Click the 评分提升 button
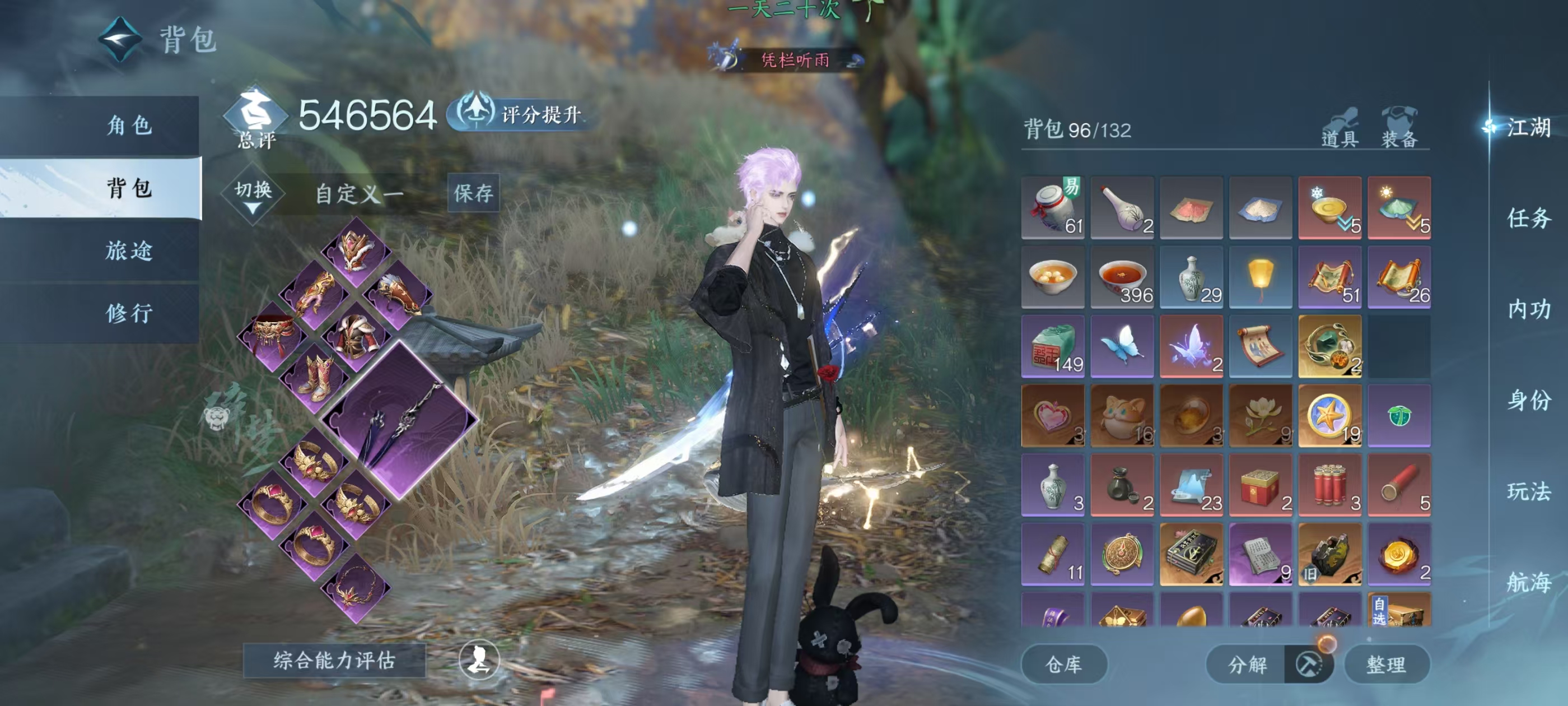1568x706 pixels. coord(523,114)
